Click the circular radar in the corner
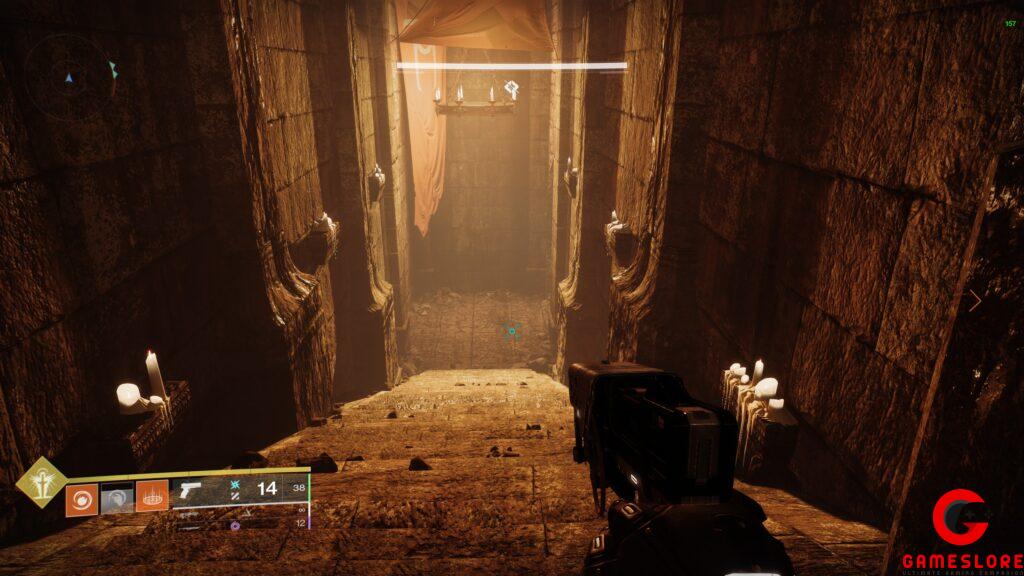 click(70, 76)
